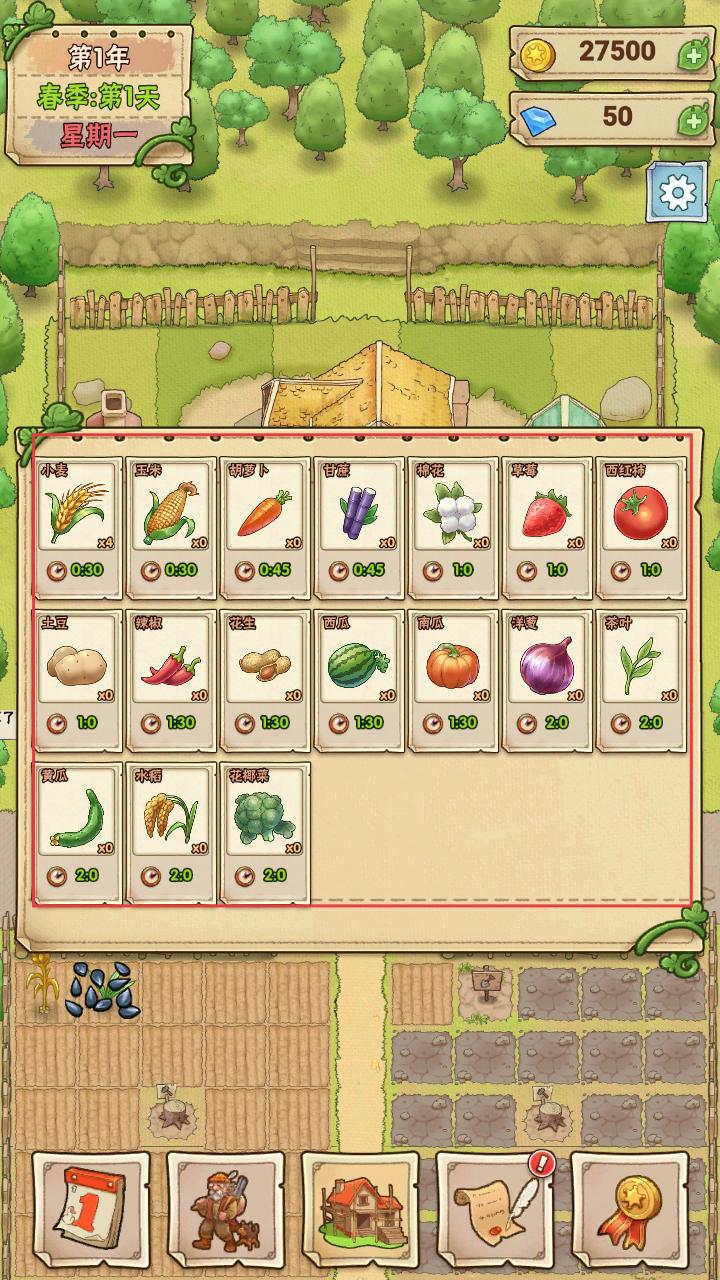Add gold coins with the plus button
The width and height of the screenshot is (720, 1280).
point(693,53)
